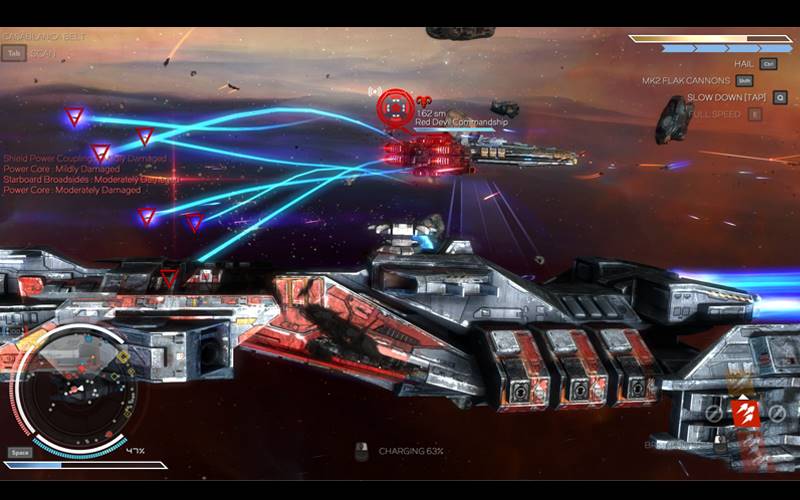Choose the Full Speed command
This screenshot has width=800, height=500.
coord(715,114)
